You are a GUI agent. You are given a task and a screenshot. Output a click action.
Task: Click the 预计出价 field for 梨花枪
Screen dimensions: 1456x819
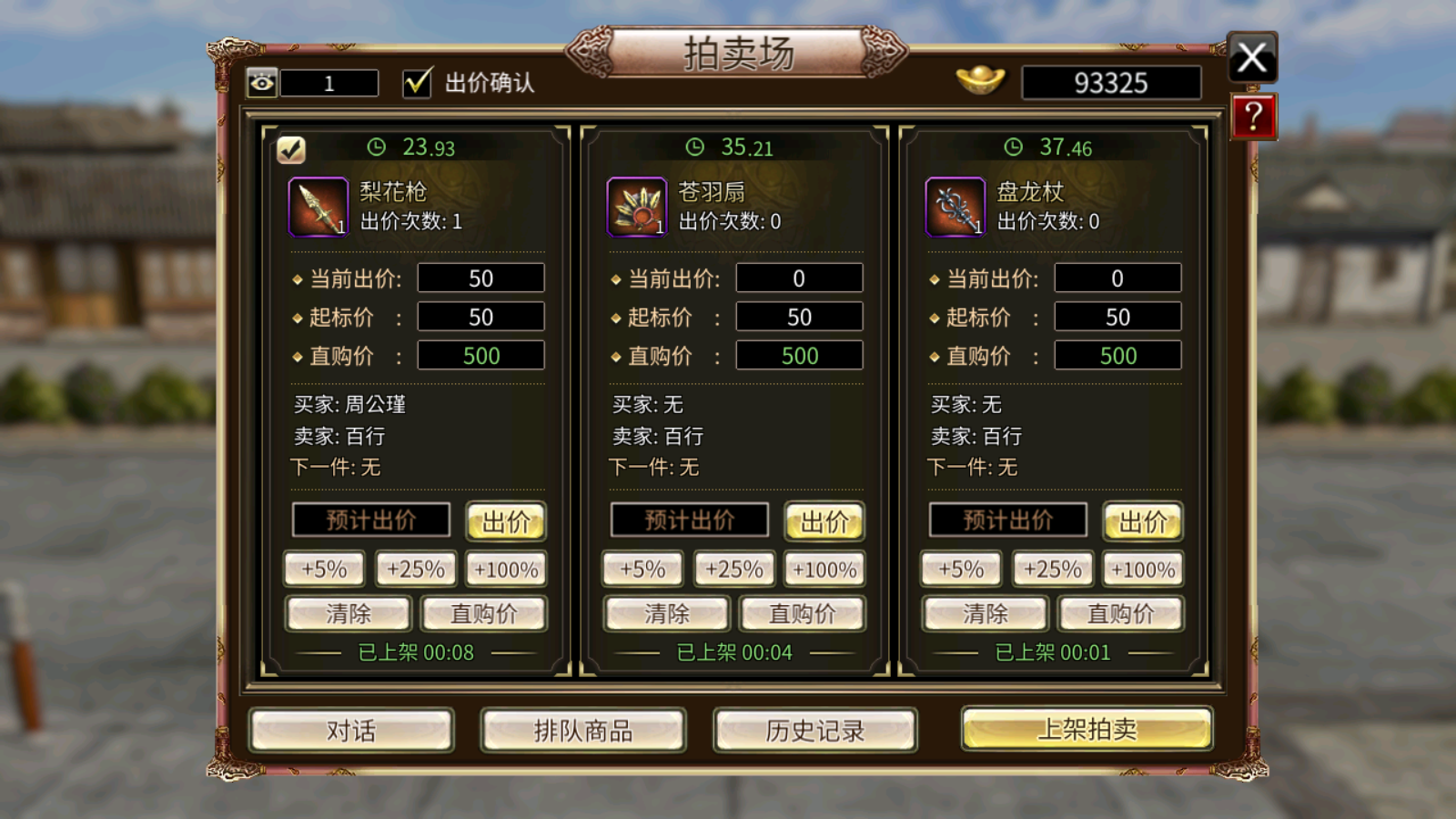point(370,520)
